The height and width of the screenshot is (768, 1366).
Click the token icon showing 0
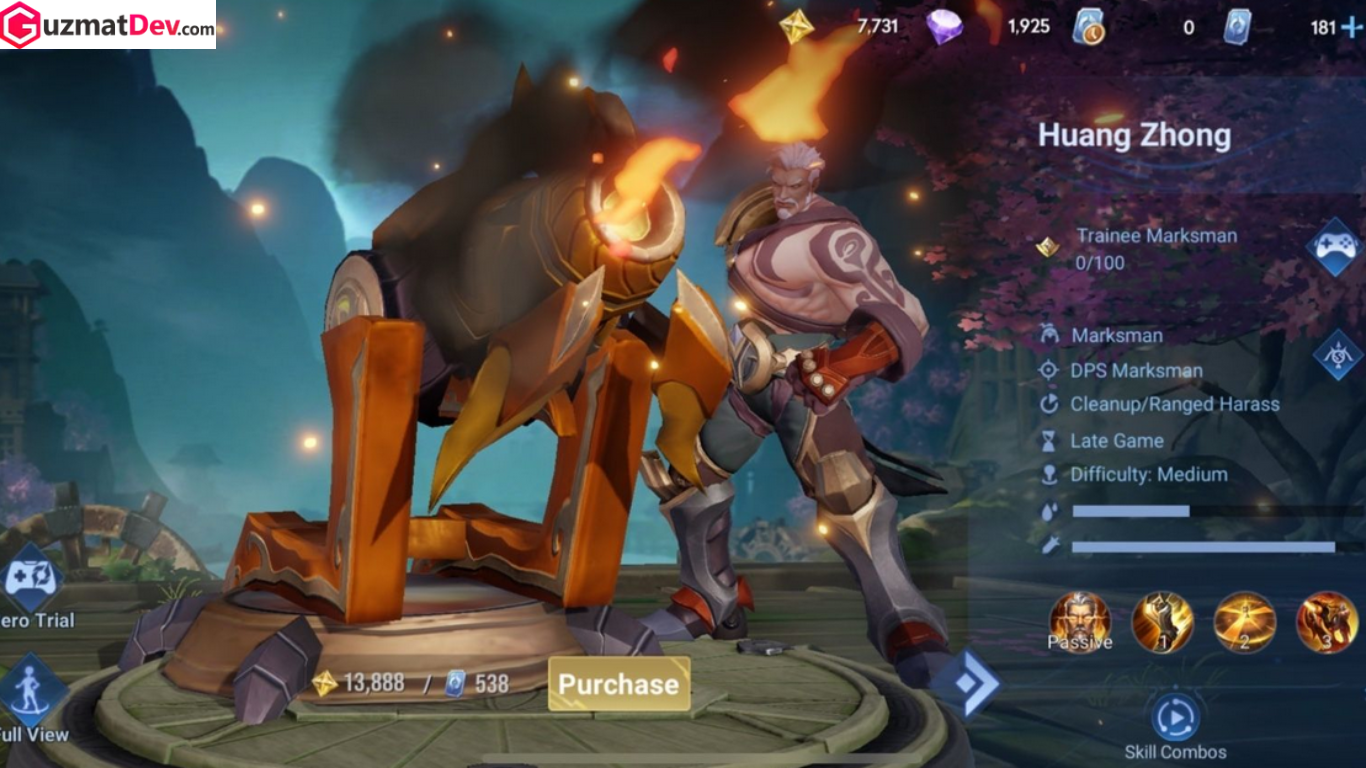[1088, 26]
